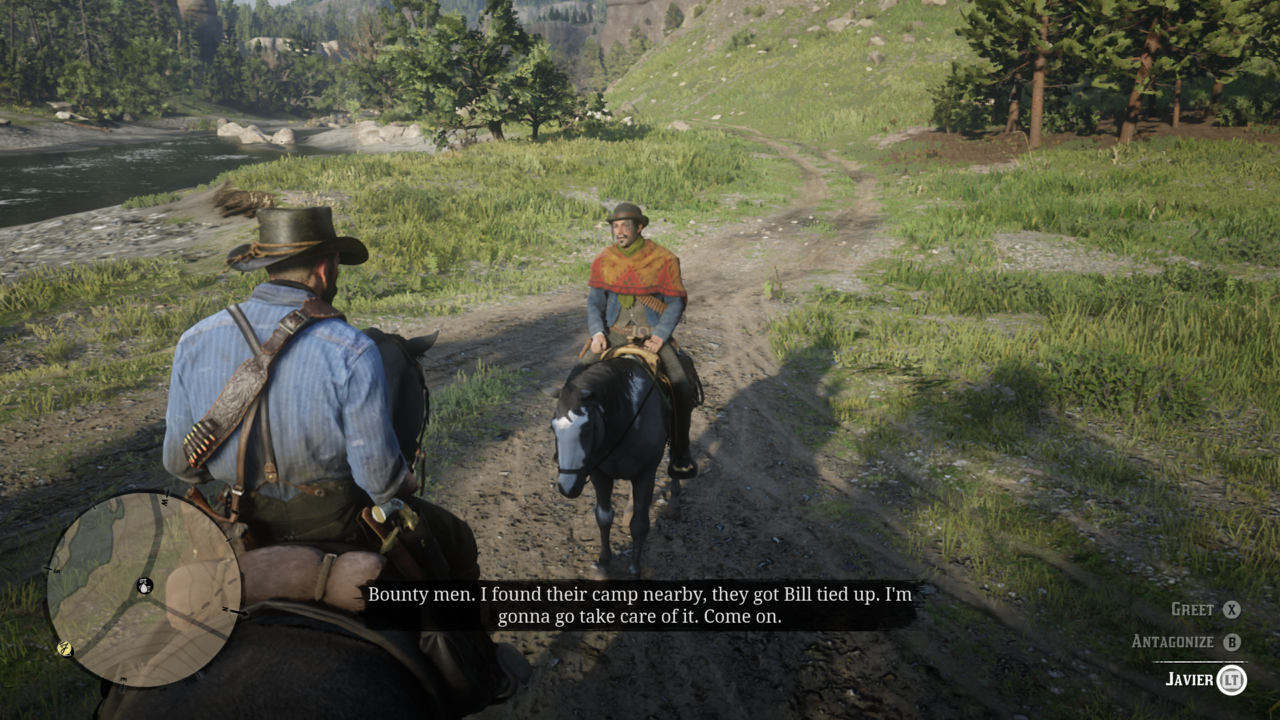Click the separator line above the Javier prompt
This screenshot has width=1280, height=720.
[1199, 661]
